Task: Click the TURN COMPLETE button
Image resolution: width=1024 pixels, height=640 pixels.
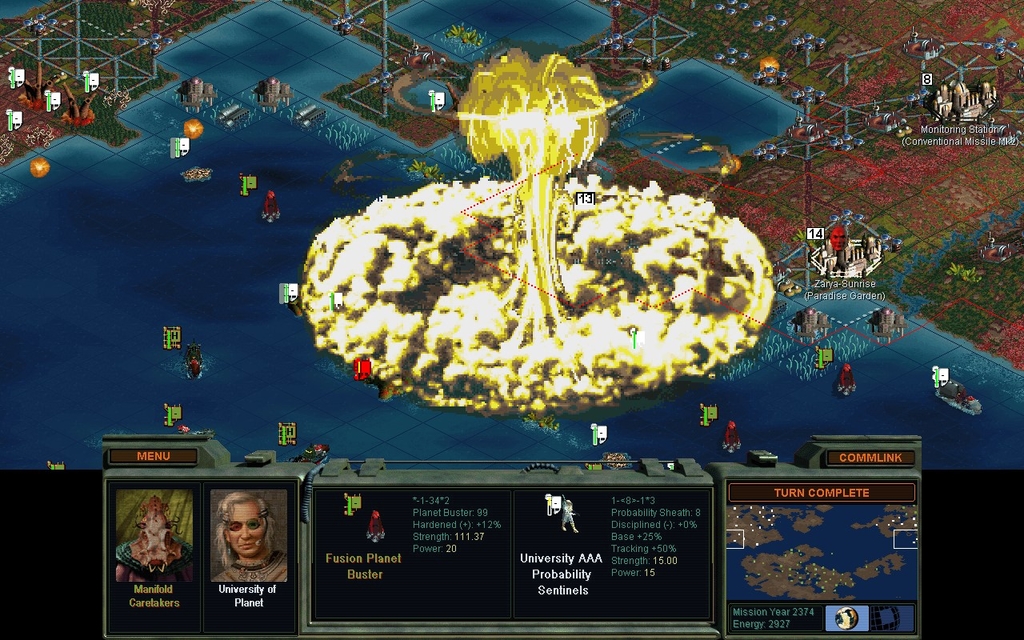Action: (x=821, y=493)
